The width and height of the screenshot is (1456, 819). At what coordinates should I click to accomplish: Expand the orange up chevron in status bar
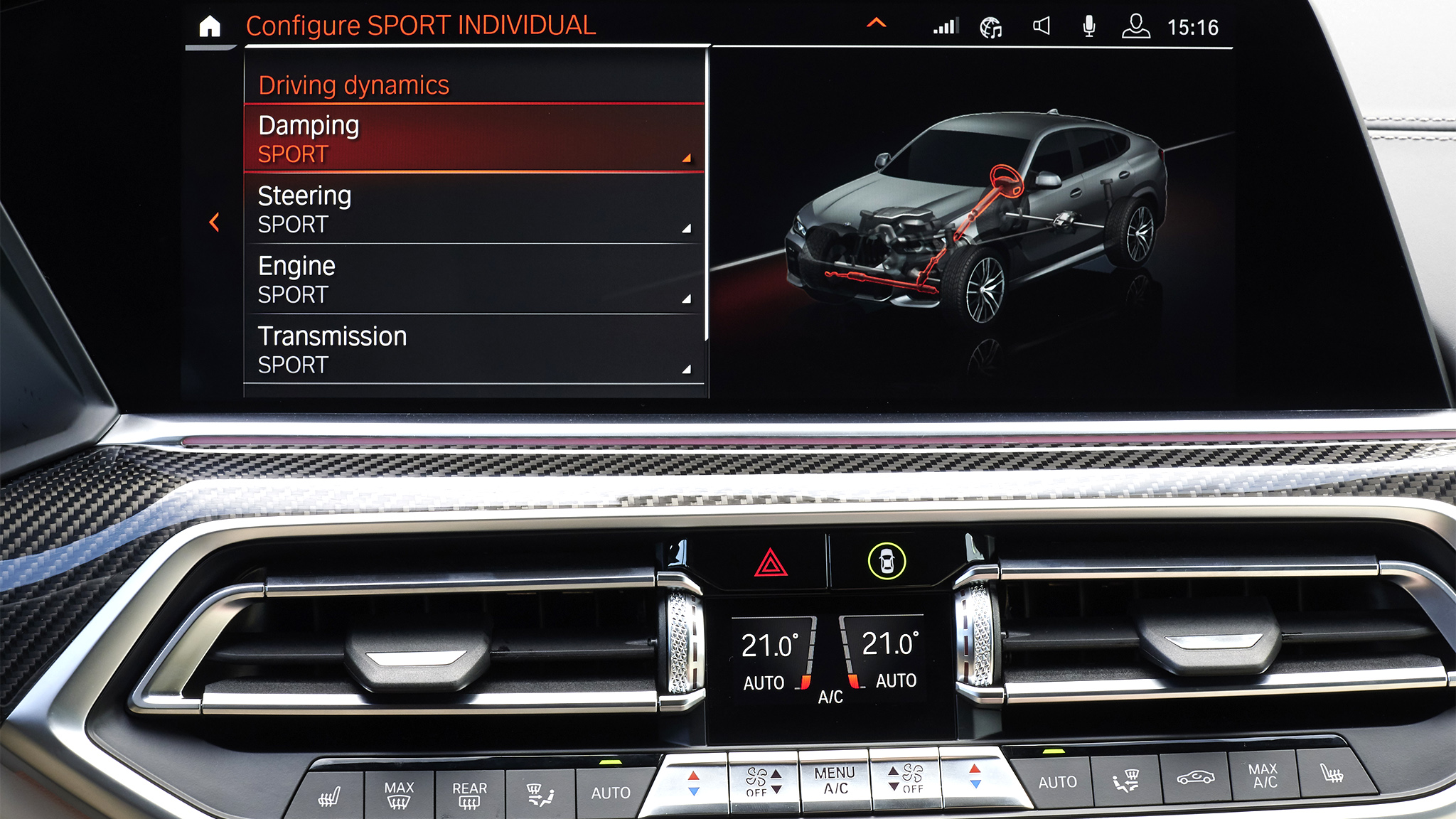(x=877, y=23)
